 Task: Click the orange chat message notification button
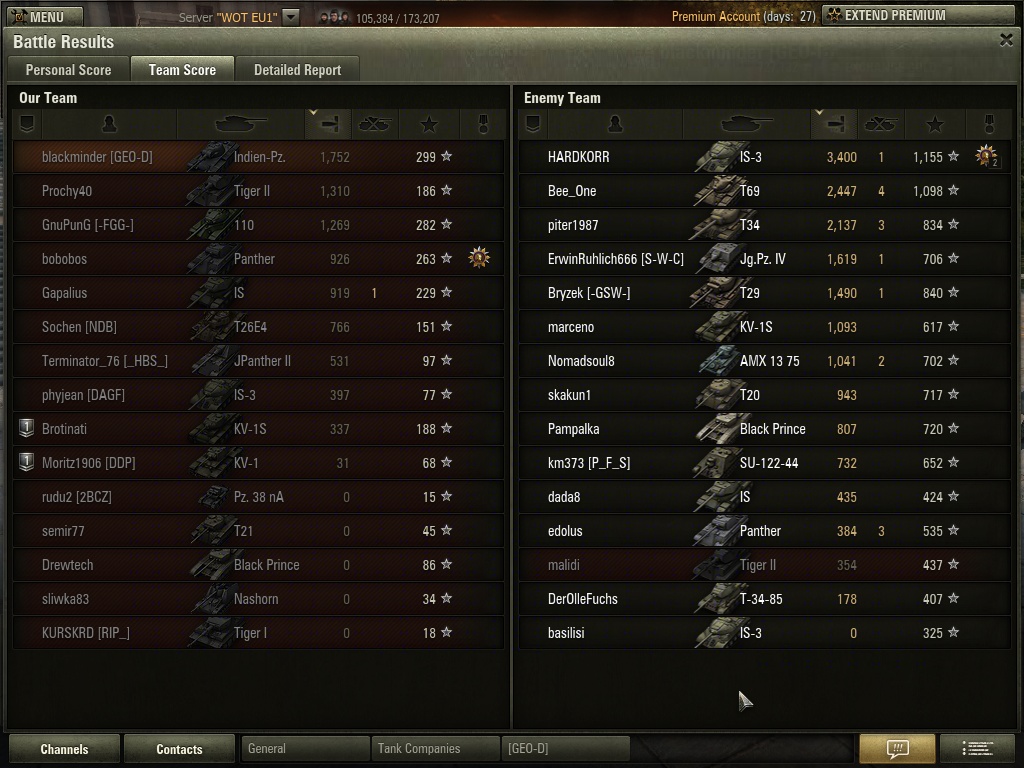pyautogui.click(x=897, y=749)
